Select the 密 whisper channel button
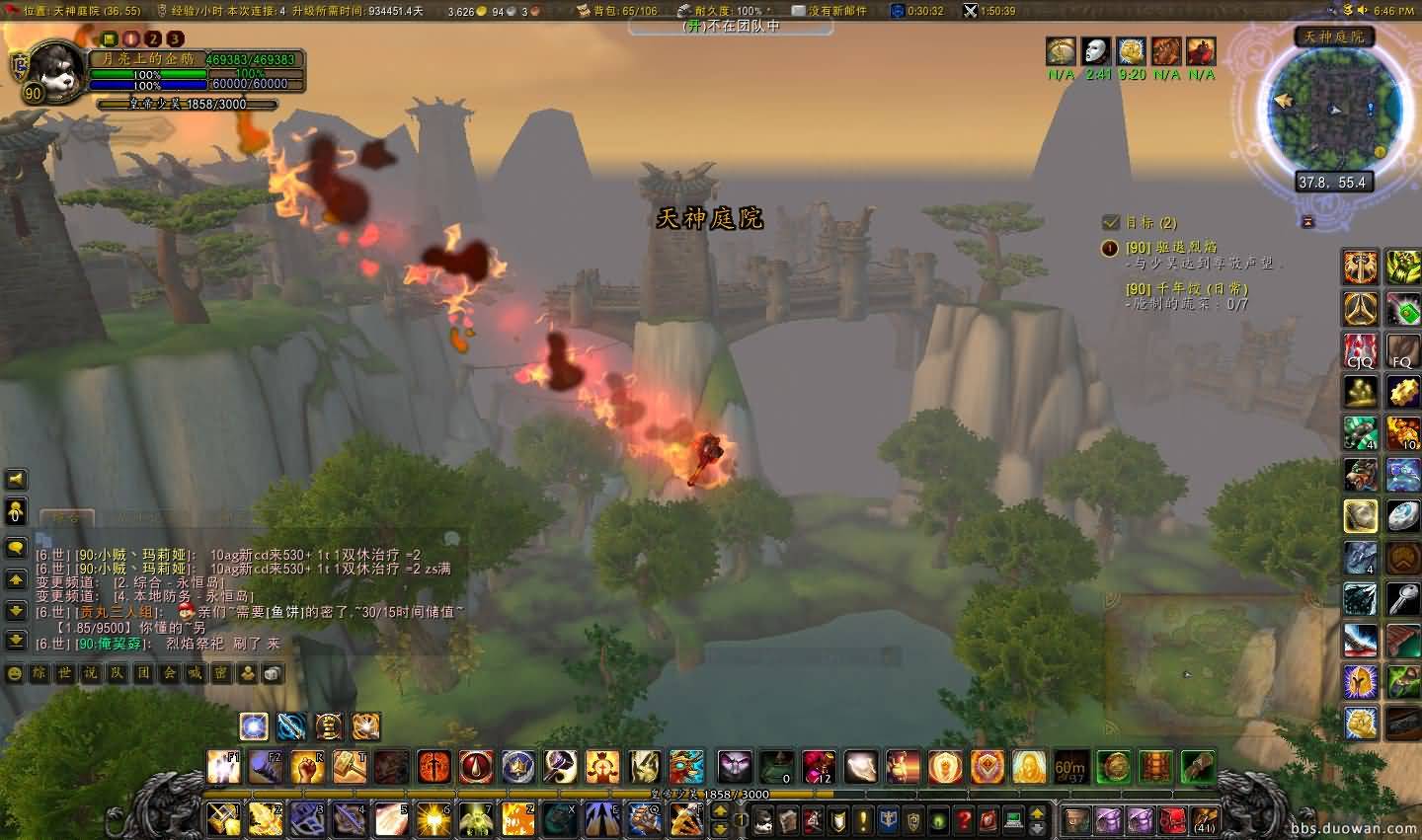 click(x=221, y=673)
